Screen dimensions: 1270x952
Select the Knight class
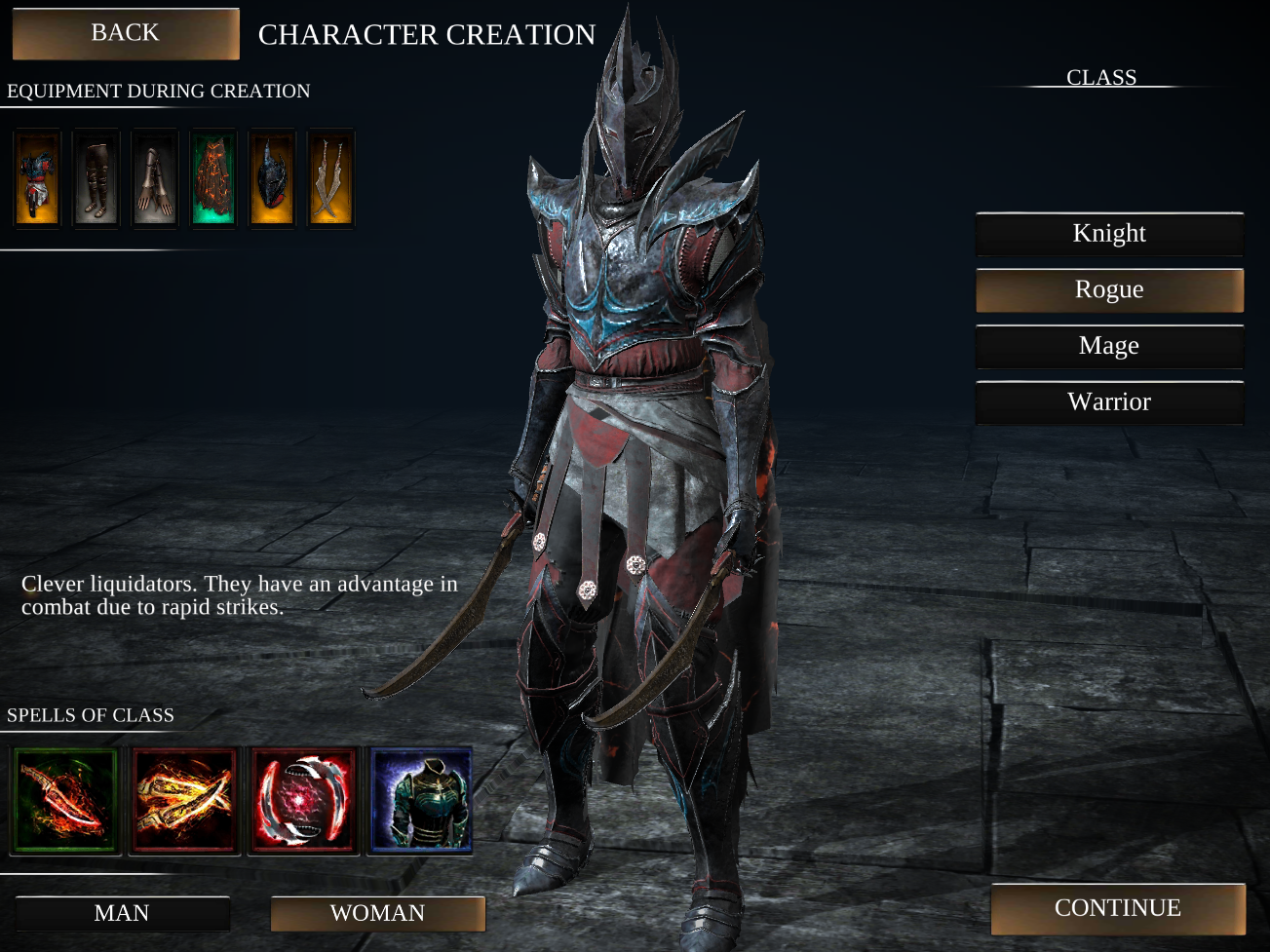pos(1109,233)
